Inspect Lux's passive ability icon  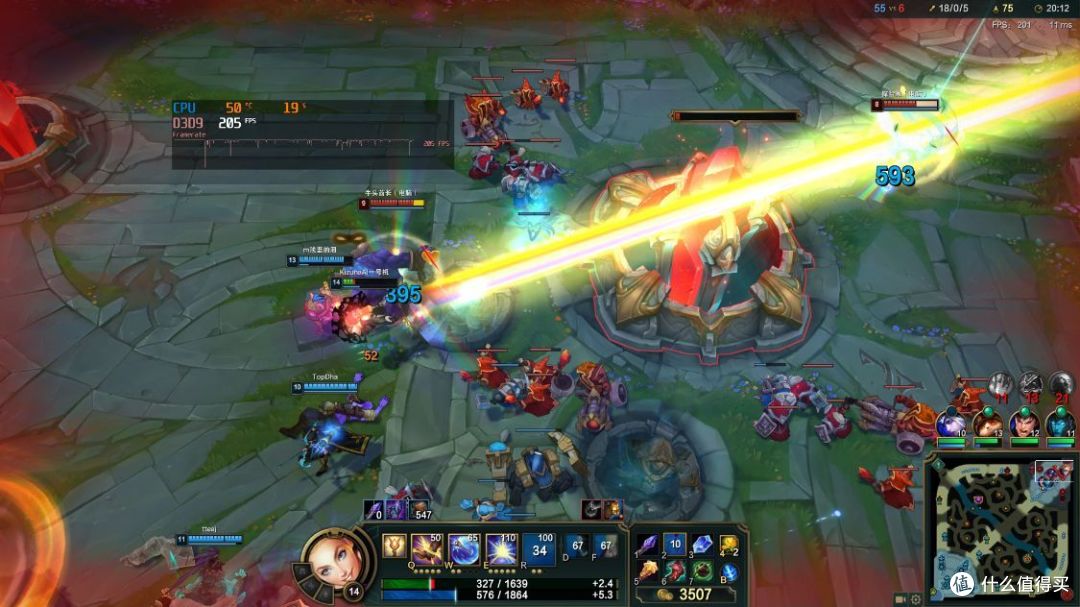click(x=394, y=546)
